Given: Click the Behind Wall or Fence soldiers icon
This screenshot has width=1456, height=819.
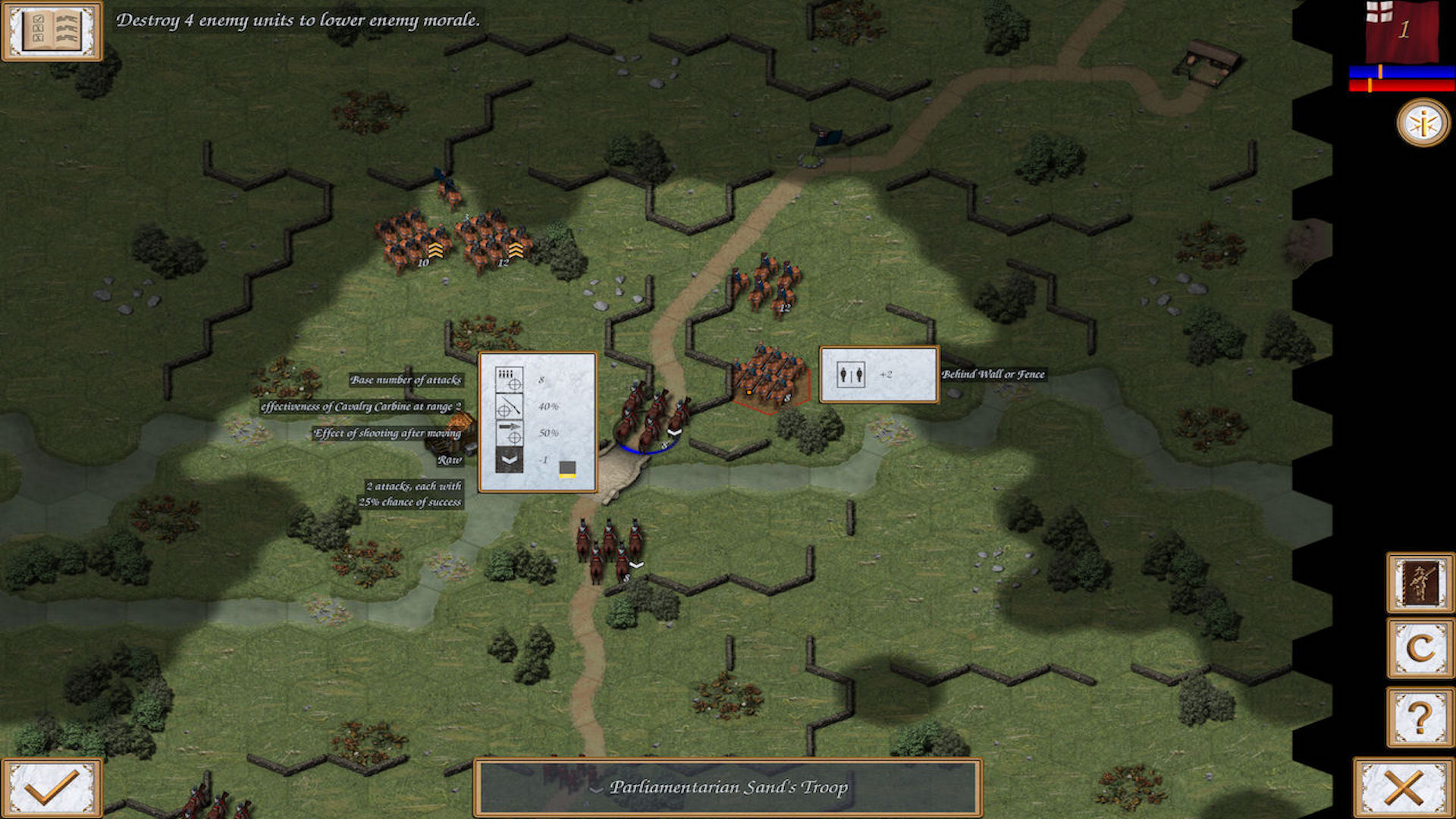Looking at the screenshot, I should point(852,376).
